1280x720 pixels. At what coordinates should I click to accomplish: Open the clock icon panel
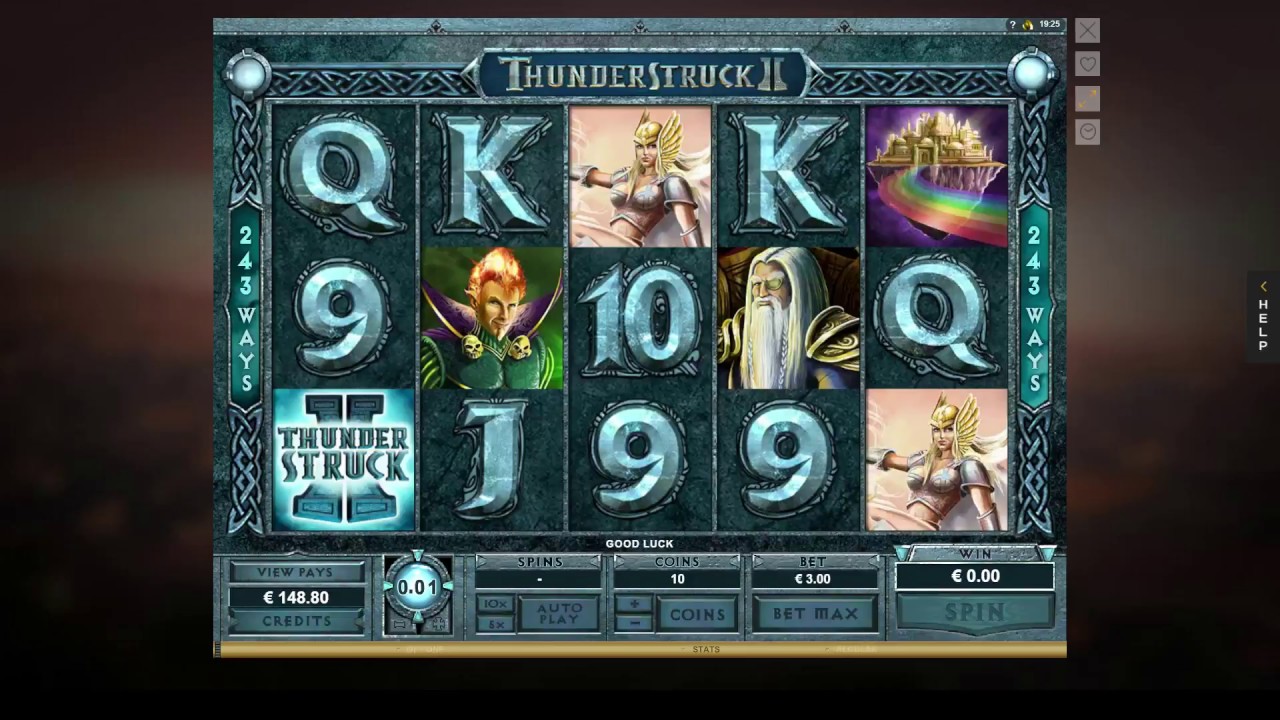[1087, 132]
